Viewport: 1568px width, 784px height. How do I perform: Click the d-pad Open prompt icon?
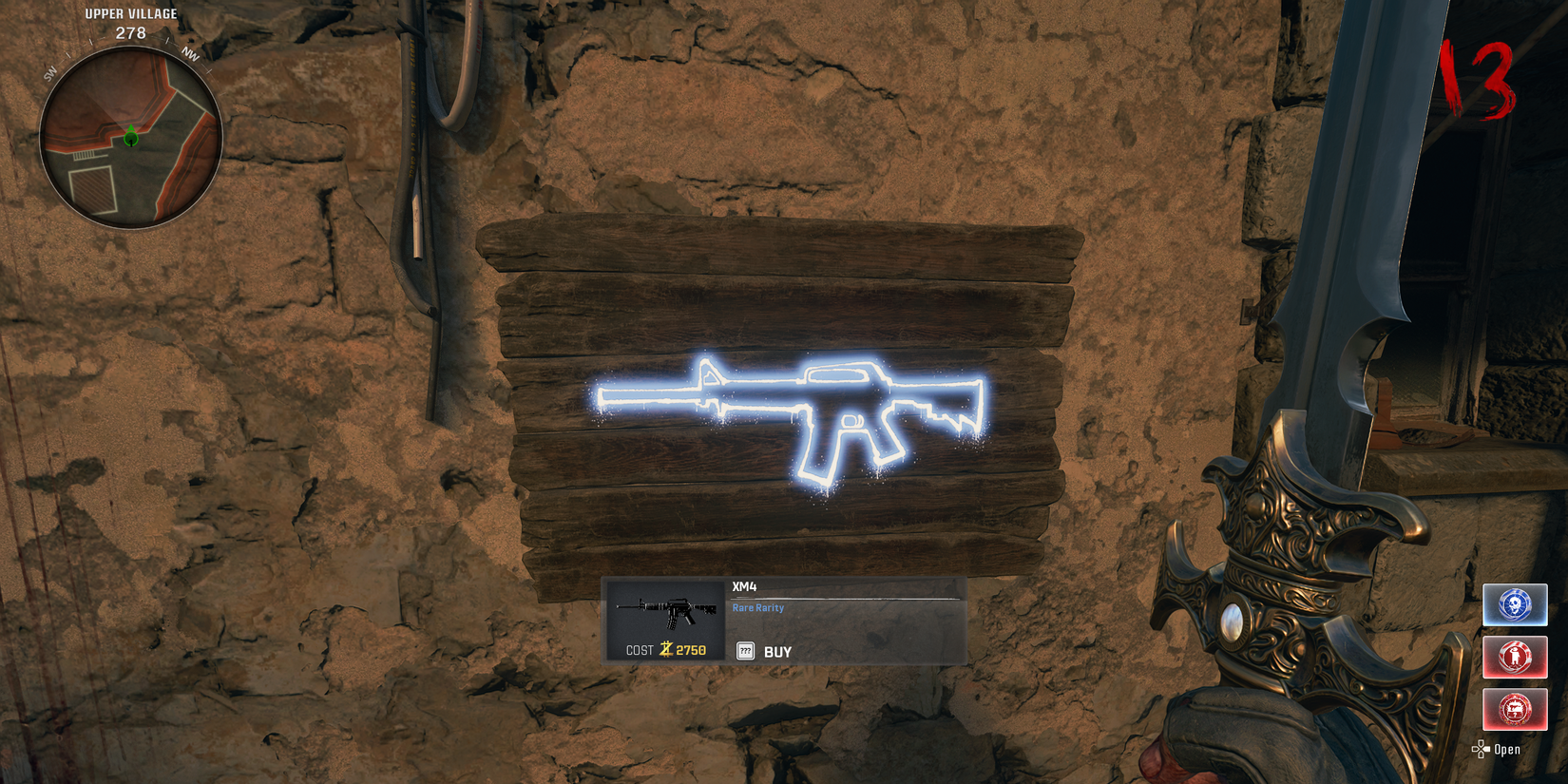click(1480, 749)
